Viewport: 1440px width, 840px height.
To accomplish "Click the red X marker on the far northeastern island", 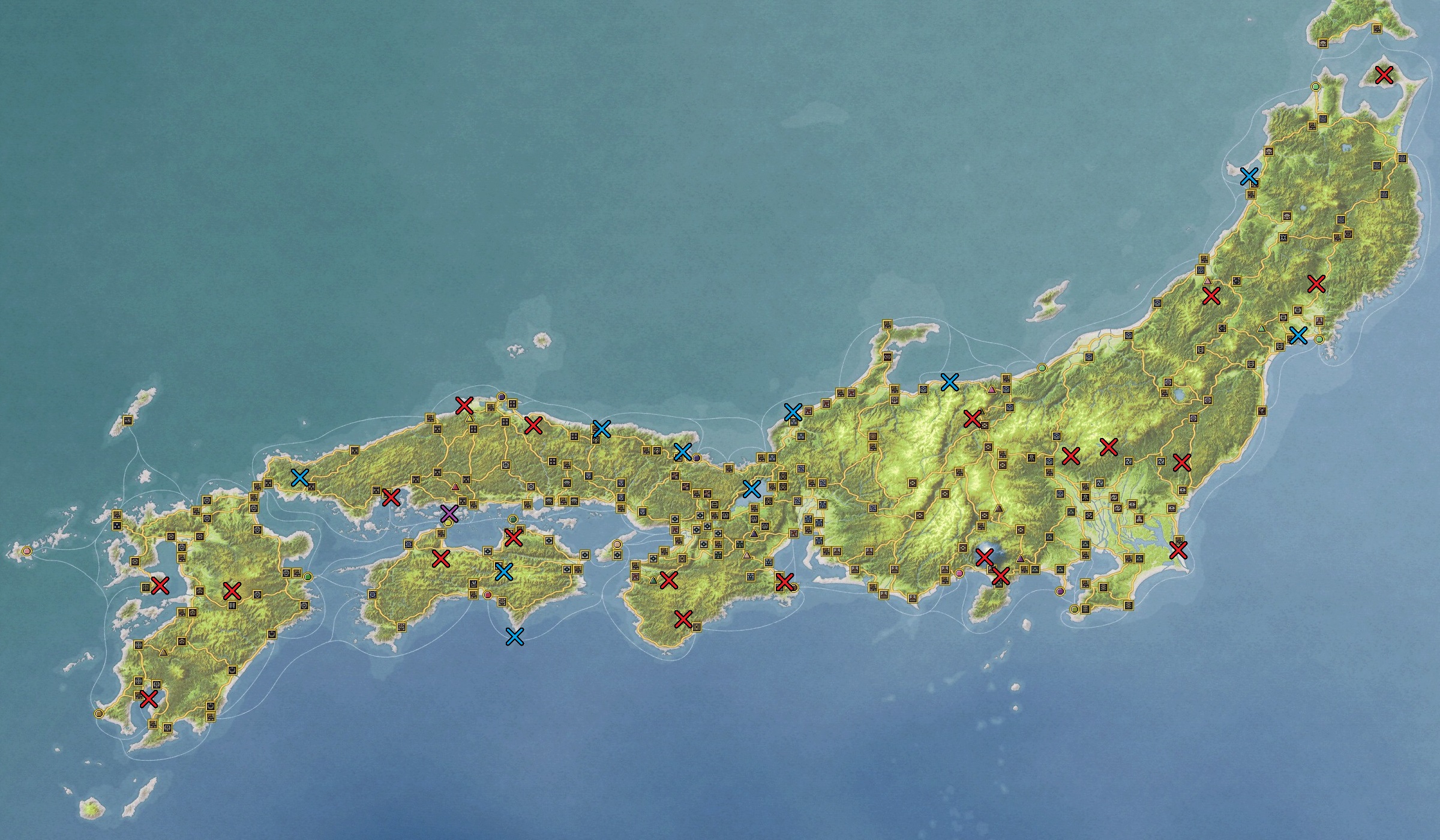I will pos(1383,76).
